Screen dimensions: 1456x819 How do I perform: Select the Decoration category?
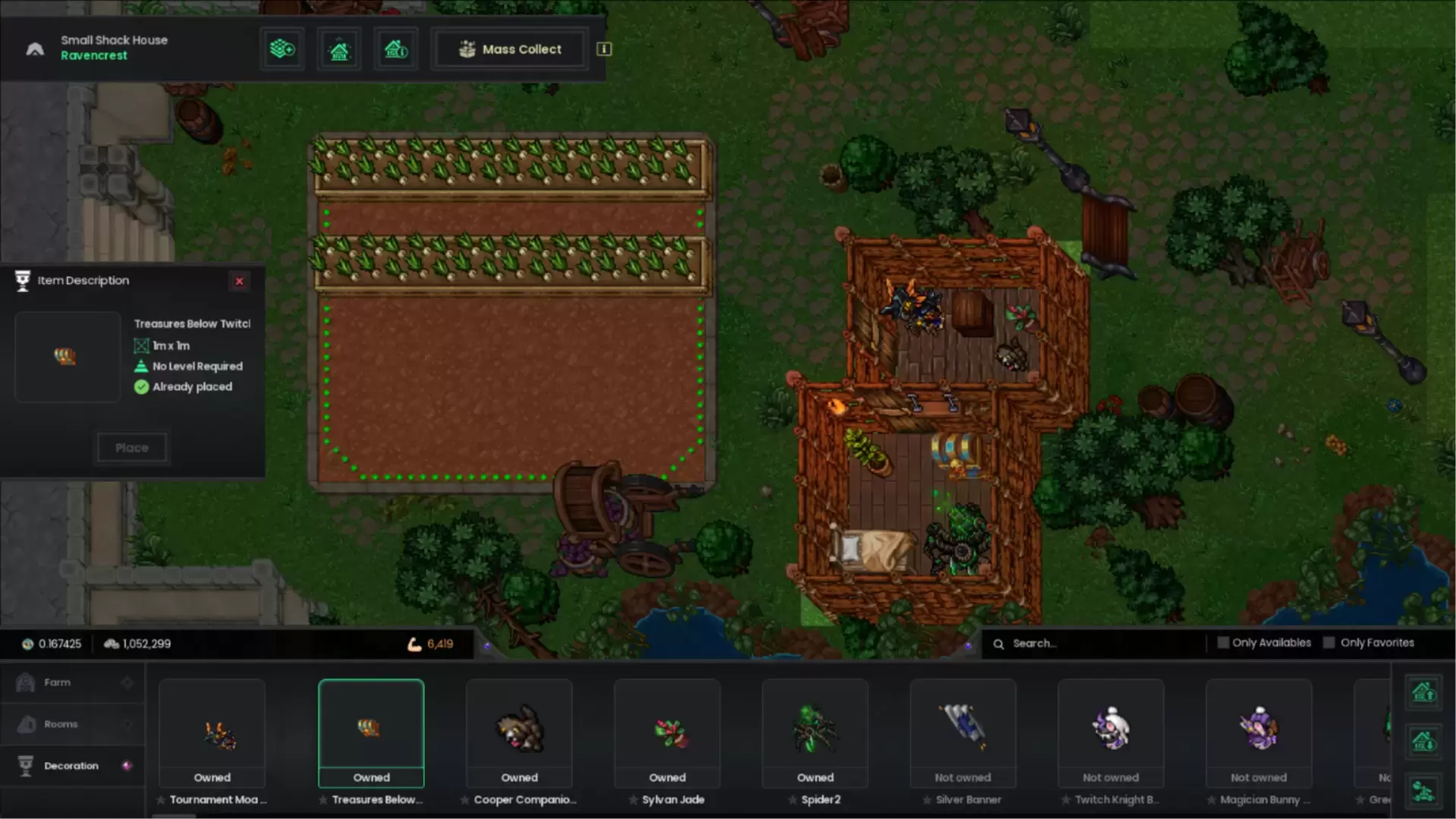coord(71,766)
